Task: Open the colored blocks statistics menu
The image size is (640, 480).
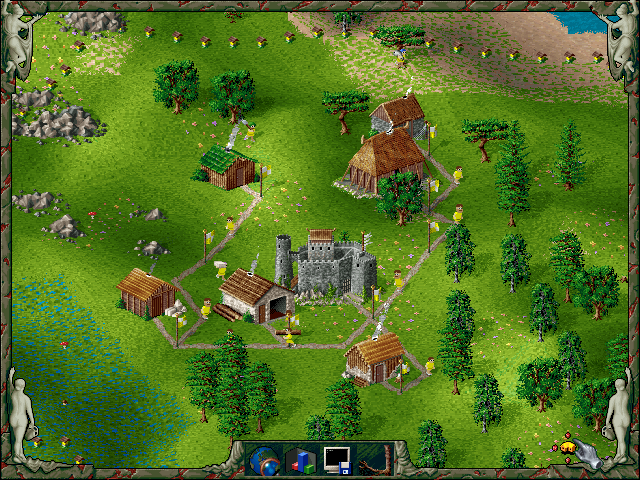Action: coord(301,460)
